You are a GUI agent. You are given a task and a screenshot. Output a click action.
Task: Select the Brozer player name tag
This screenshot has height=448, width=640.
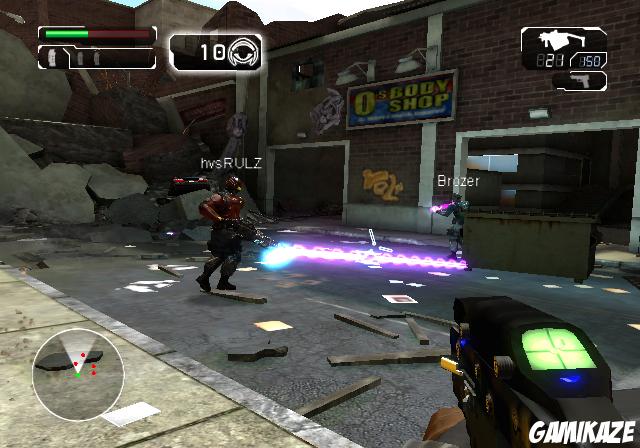click(458, 181)
